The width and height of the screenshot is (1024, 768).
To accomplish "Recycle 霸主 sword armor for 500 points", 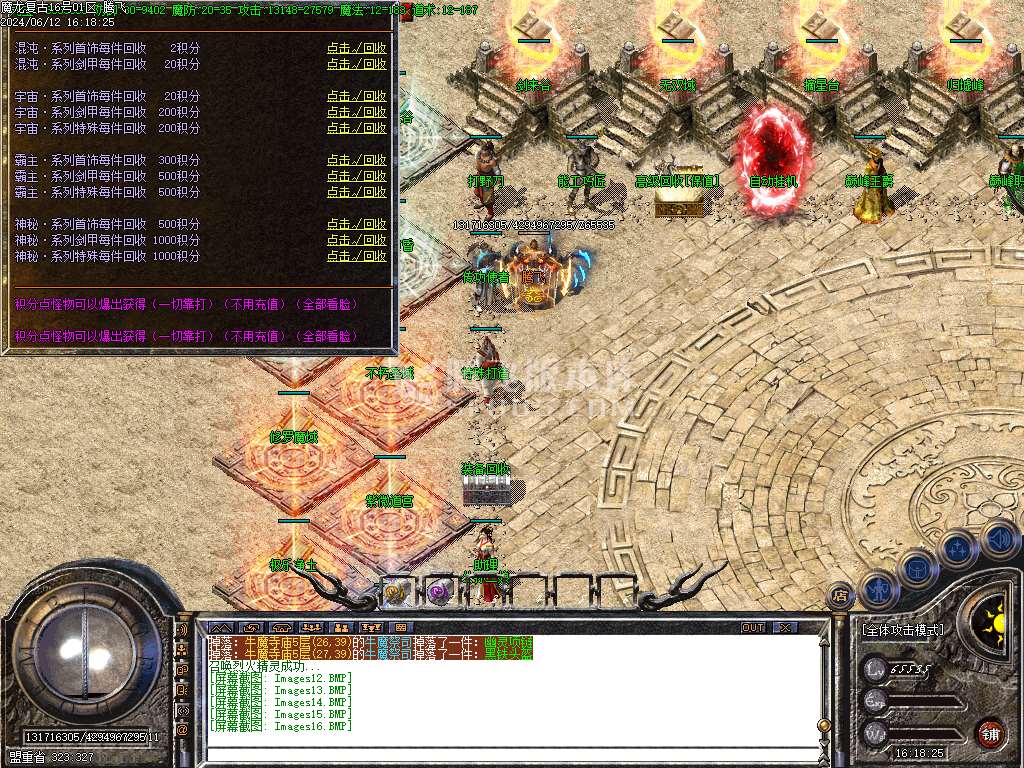I will (356, 177).
